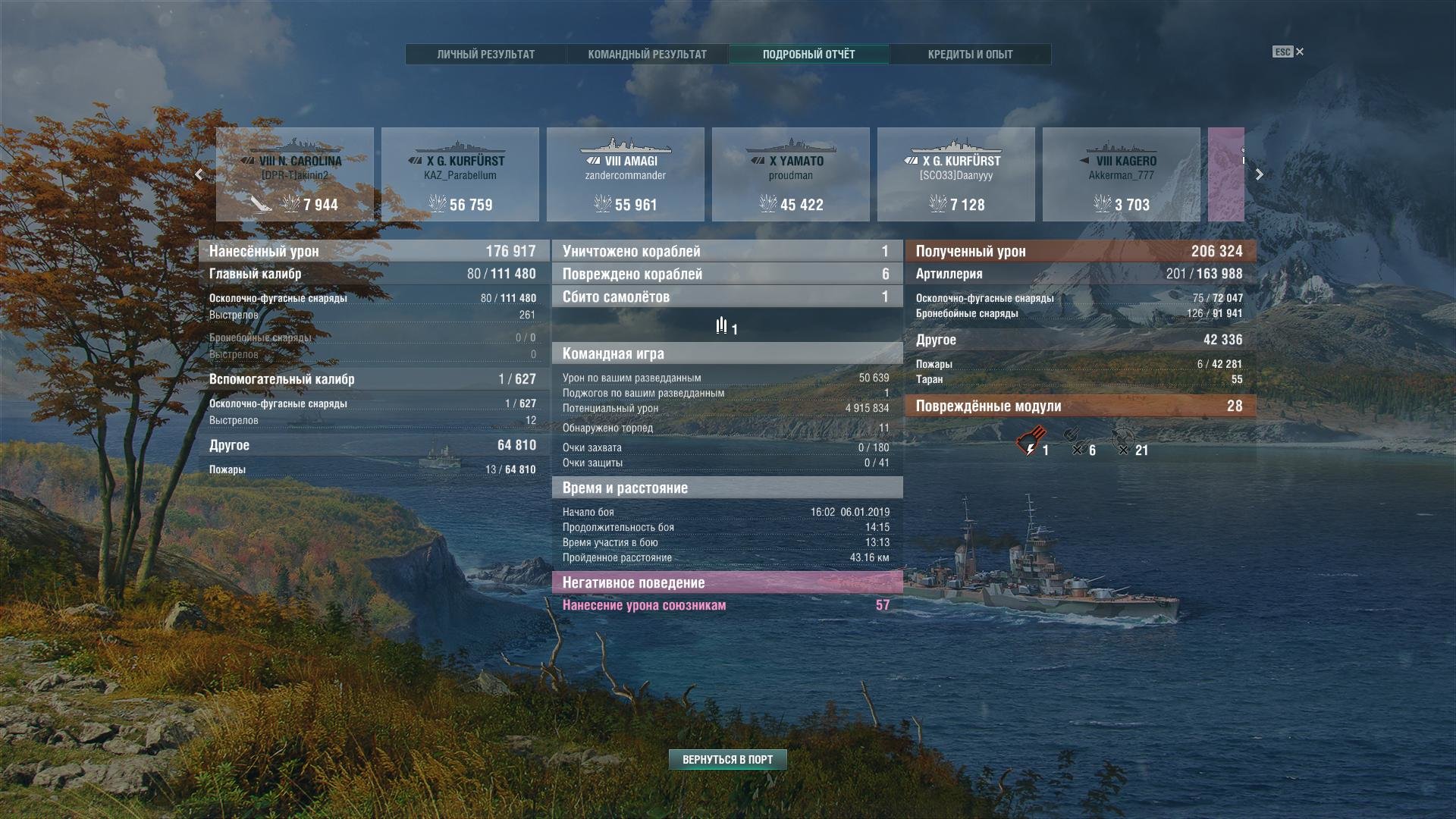
Task: Select the VIII N. Carolina ship card
Action: click(x=295, y=174)
